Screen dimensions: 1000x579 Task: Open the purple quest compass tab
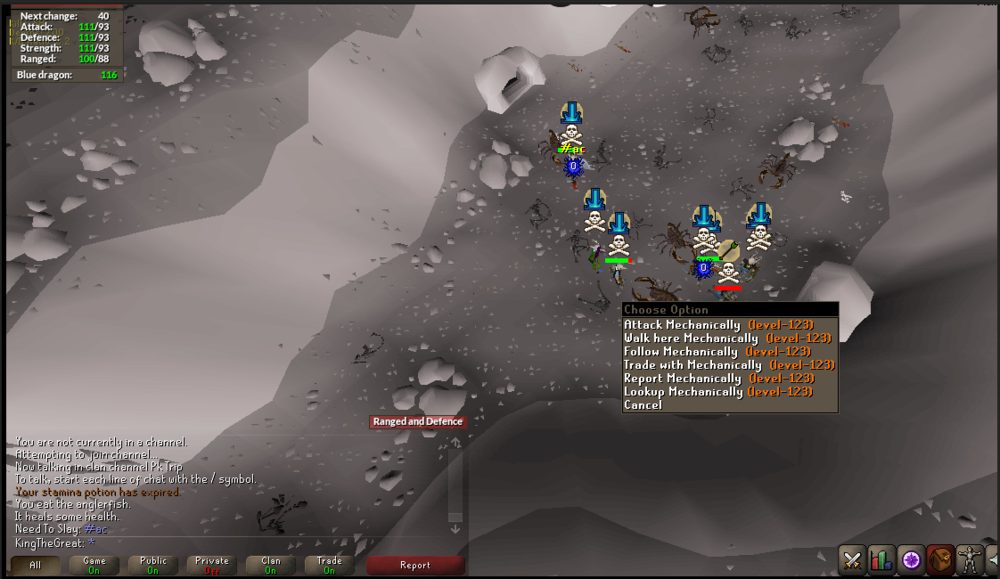pyautogui.click(x=910, y=559)
